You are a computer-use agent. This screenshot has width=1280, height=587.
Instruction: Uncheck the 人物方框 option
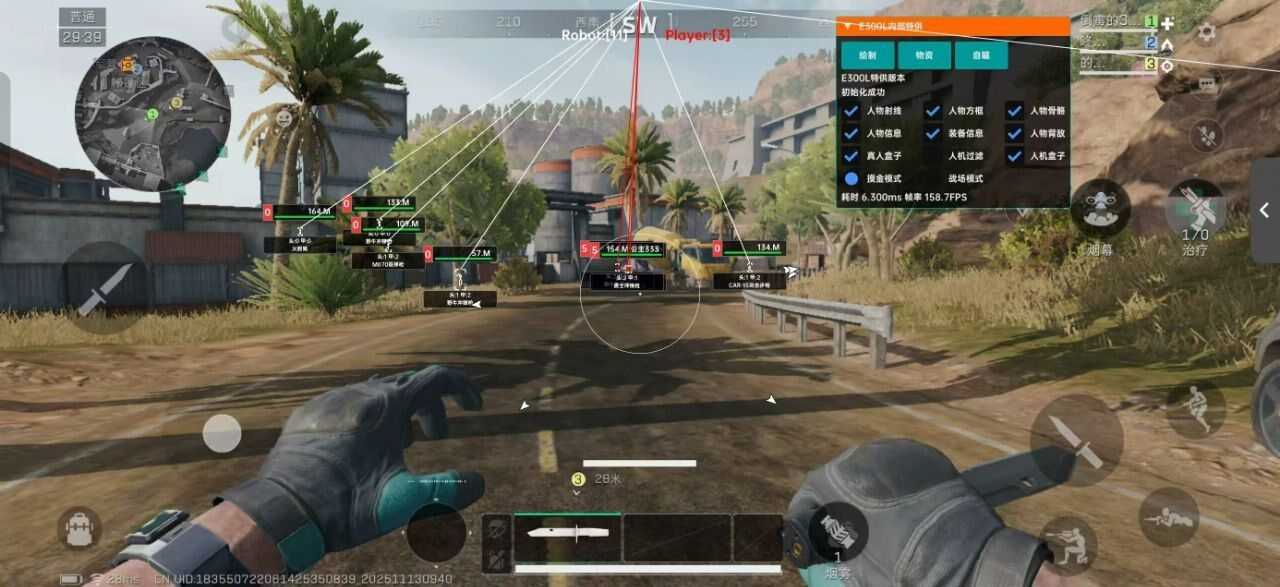pos(933,111)
